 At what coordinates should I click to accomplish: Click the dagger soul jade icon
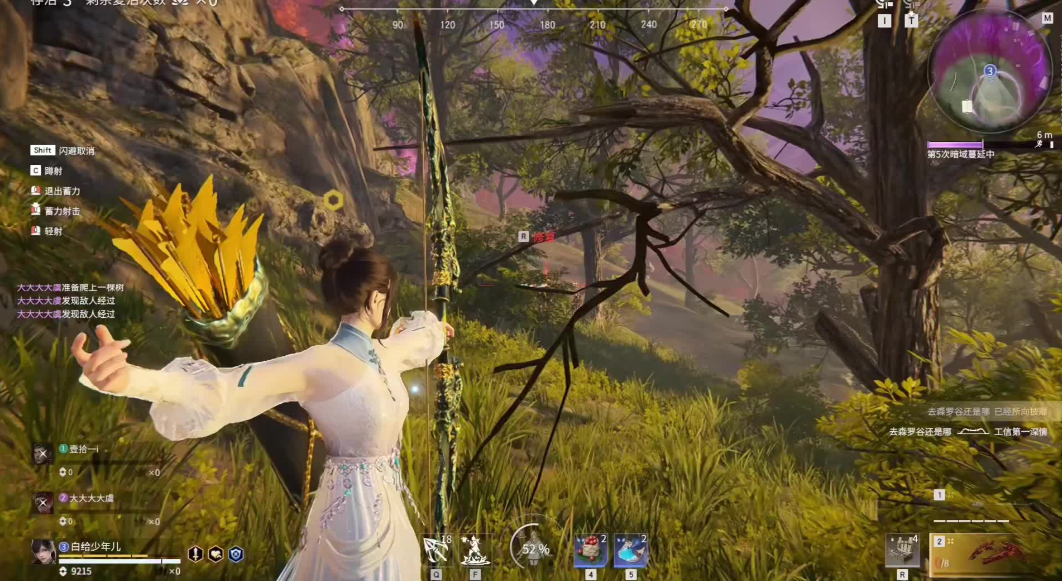coord(196,554)
